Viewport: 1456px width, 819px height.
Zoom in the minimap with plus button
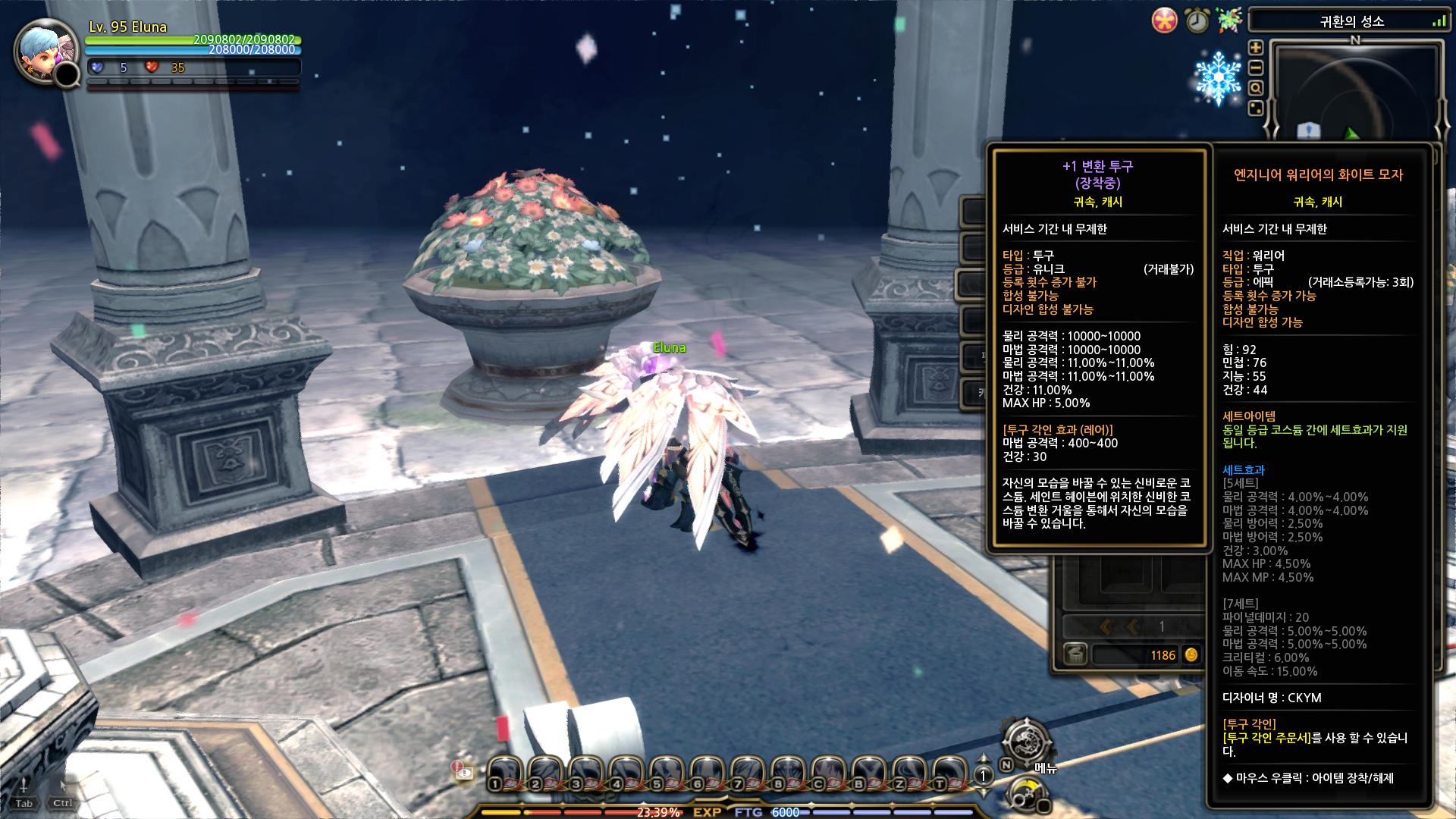[x=1256, y=48]
